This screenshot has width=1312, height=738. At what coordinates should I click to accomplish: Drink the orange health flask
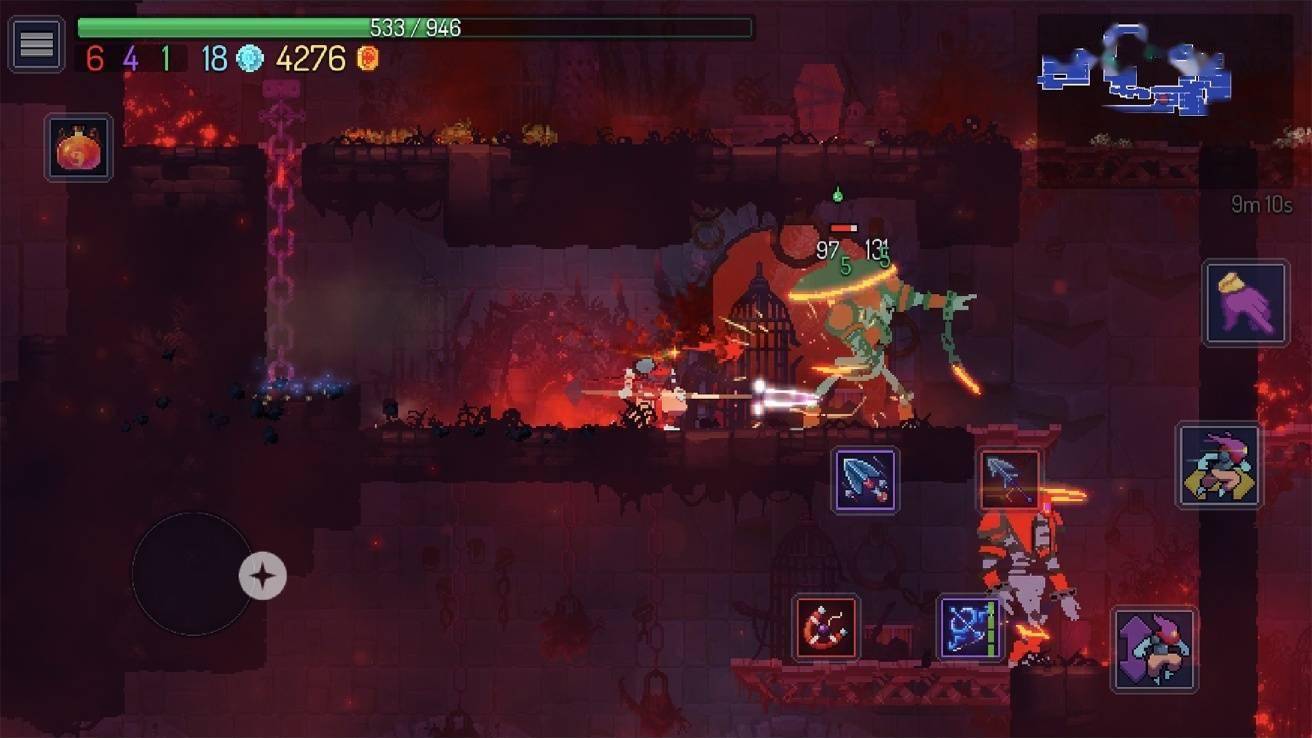[x=78, y=148]
